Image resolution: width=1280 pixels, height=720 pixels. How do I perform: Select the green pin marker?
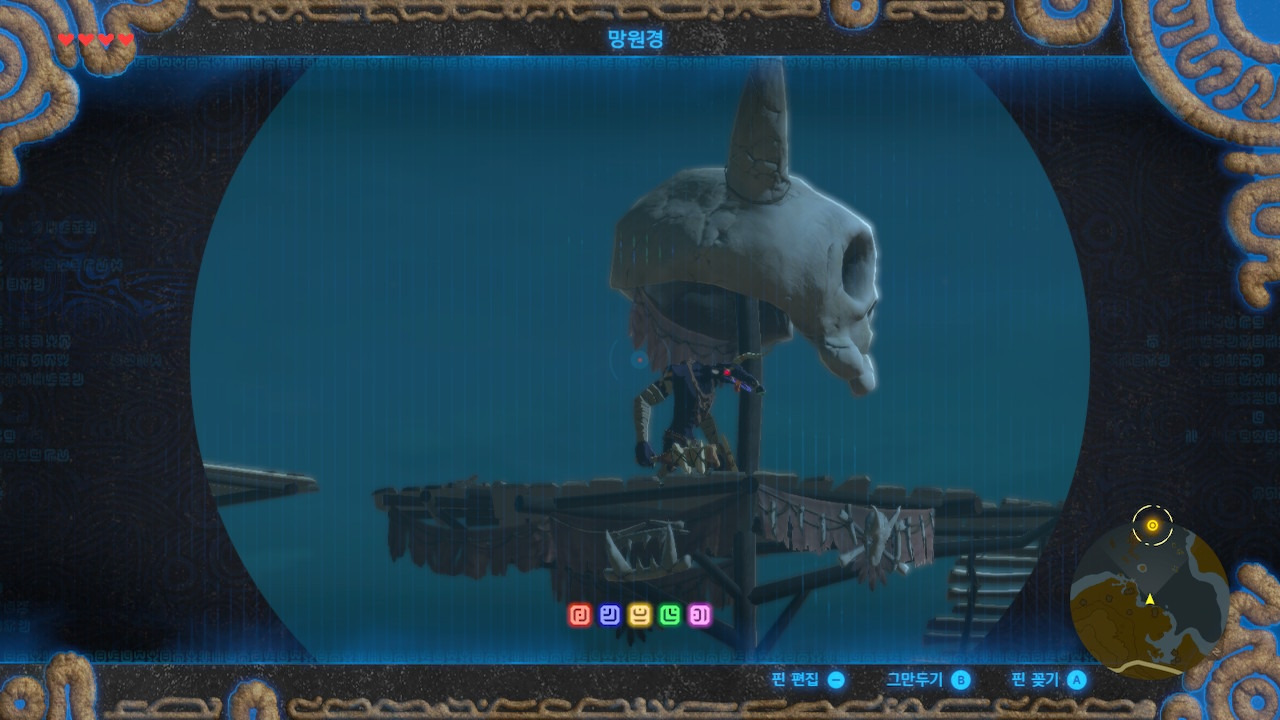tap(670, 615)
